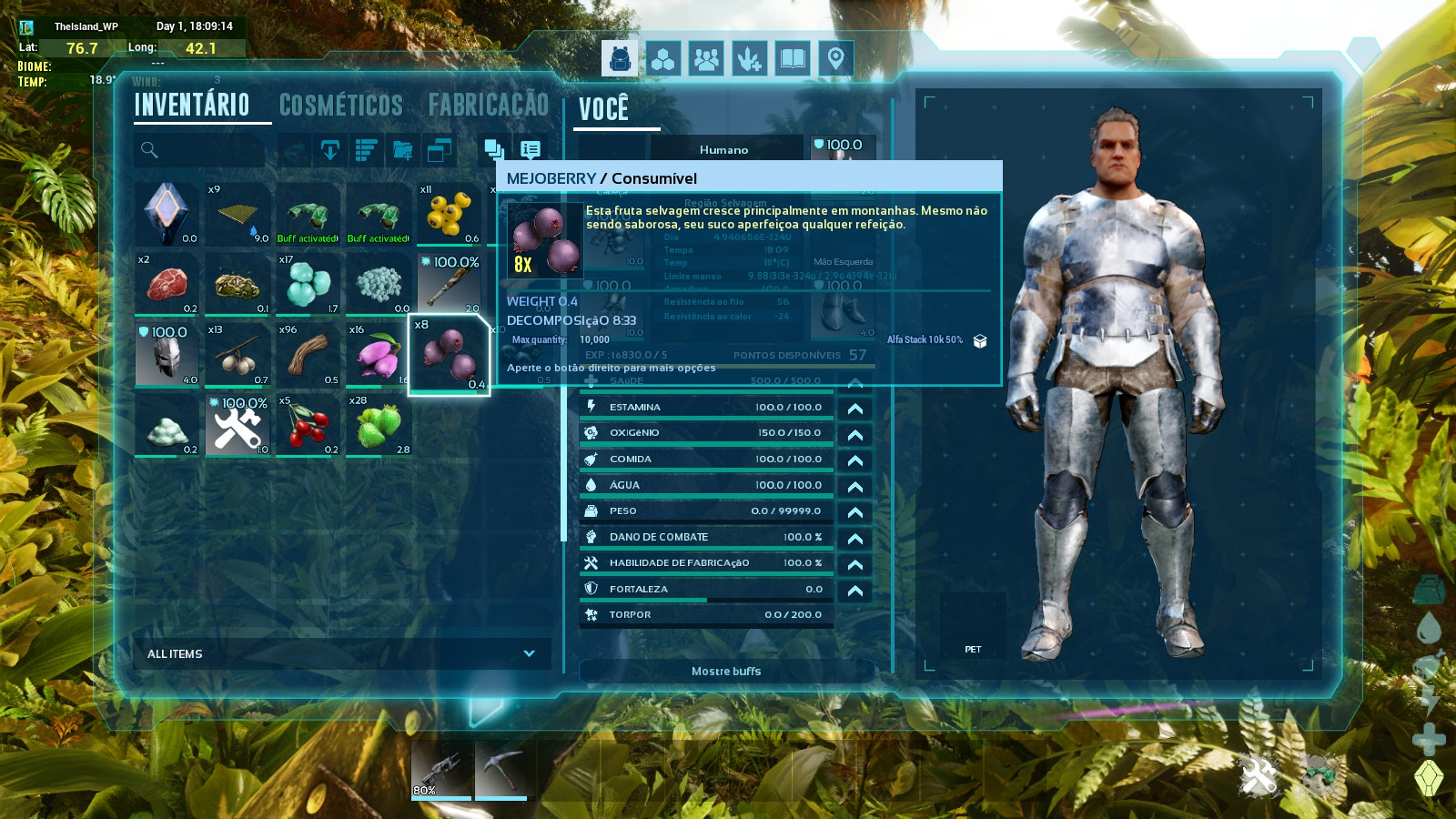This screenshot has height=819, width=1456.
Task: Select the raw meat stack
Action: (167, 284)
